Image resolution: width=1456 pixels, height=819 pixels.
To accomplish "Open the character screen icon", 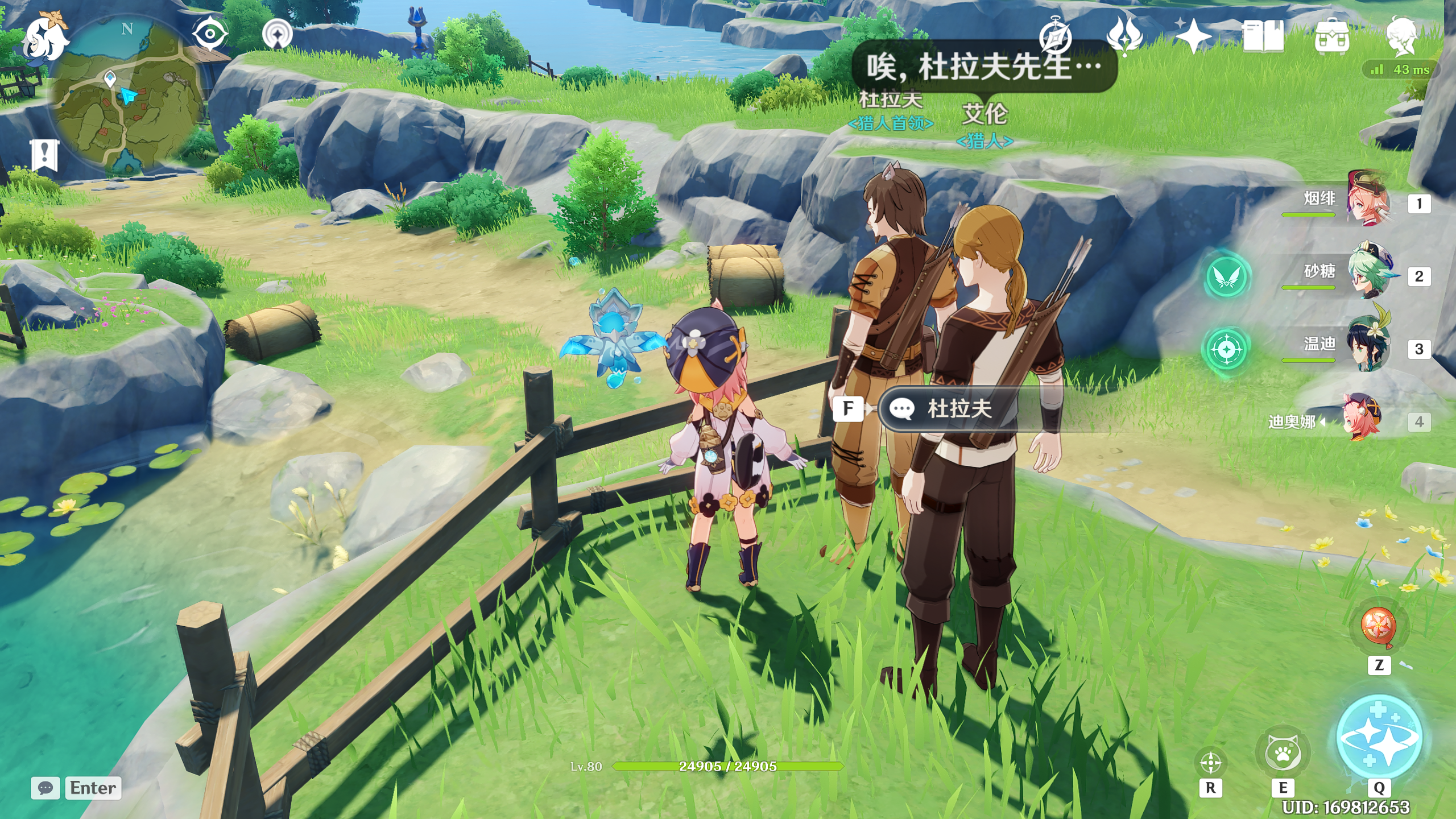I will [1401, 36].
